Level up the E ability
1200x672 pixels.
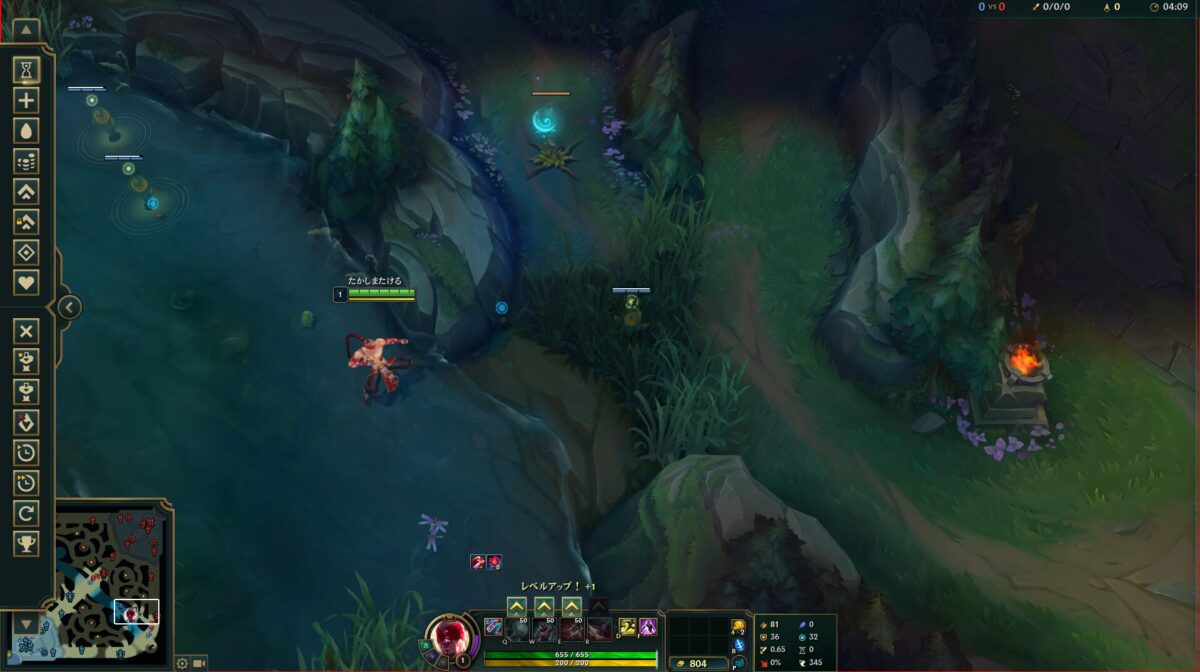click(571, 606)
